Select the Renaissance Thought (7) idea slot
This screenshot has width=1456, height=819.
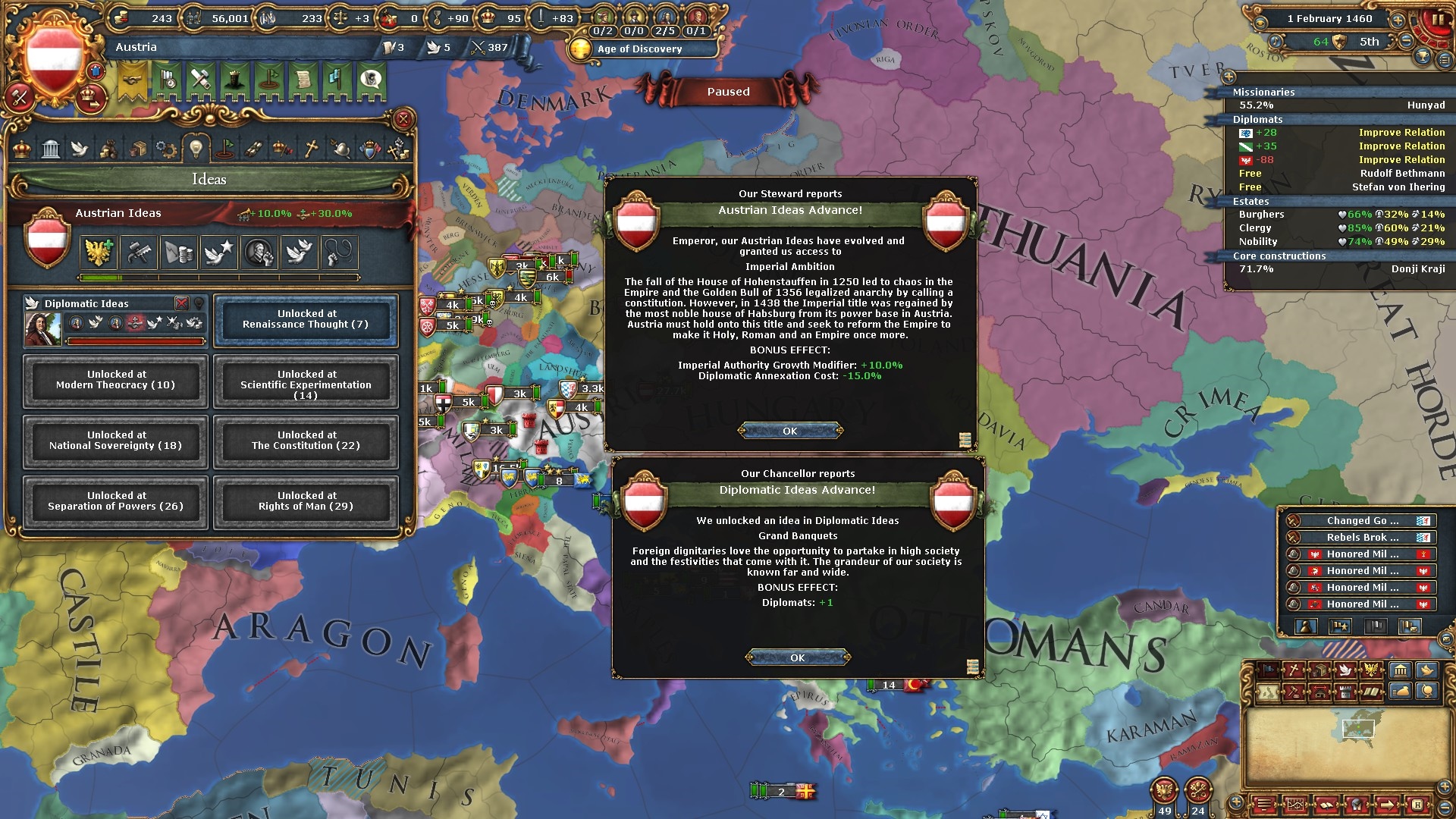point(306,319)
